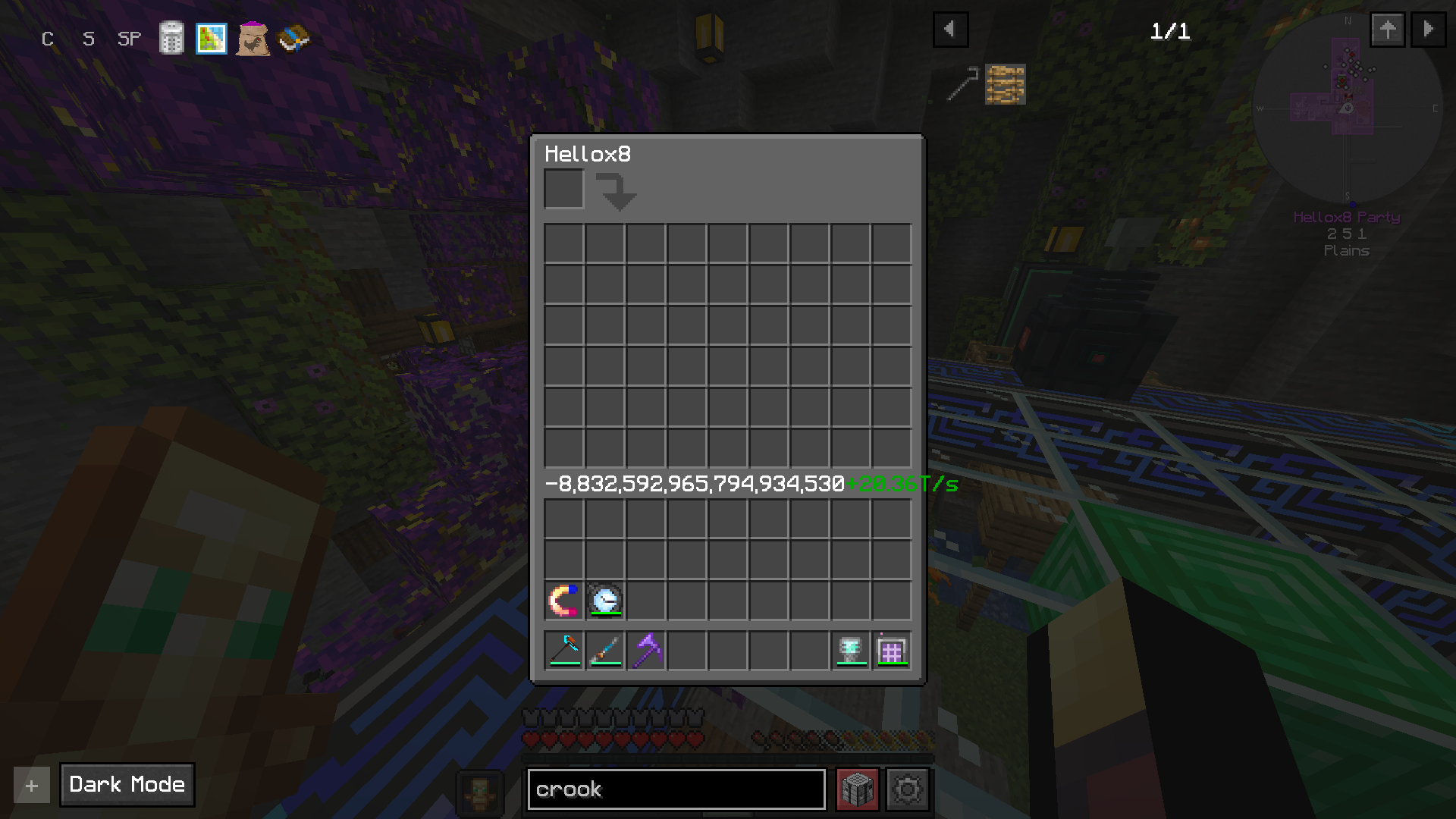Click the colorful C-shaped item in the inventory
Image resolution: width=1456 pixels, height=819 pixels.
click(x=564, y=601)
